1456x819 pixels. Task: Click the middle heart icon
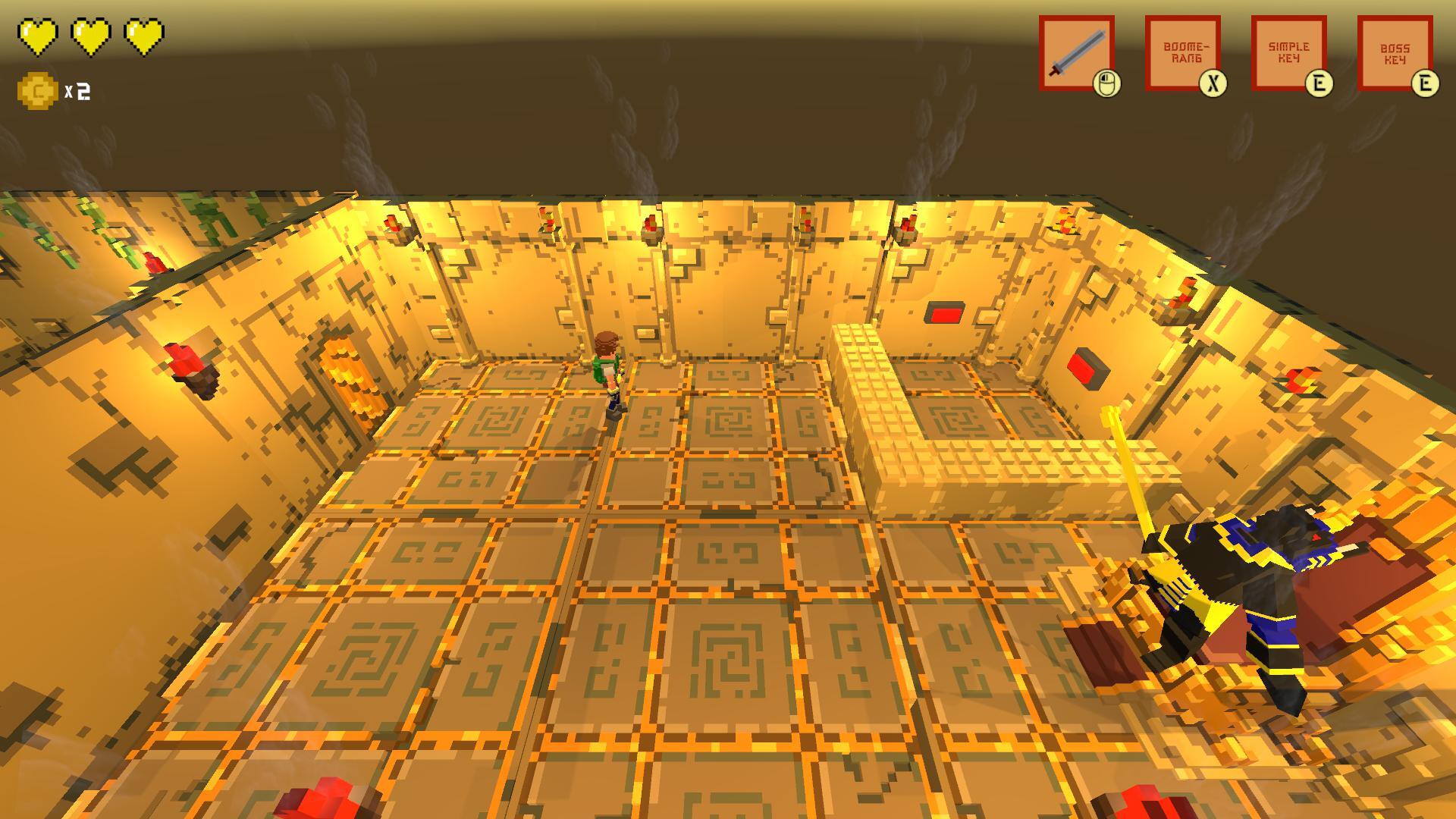coord(89,34)
